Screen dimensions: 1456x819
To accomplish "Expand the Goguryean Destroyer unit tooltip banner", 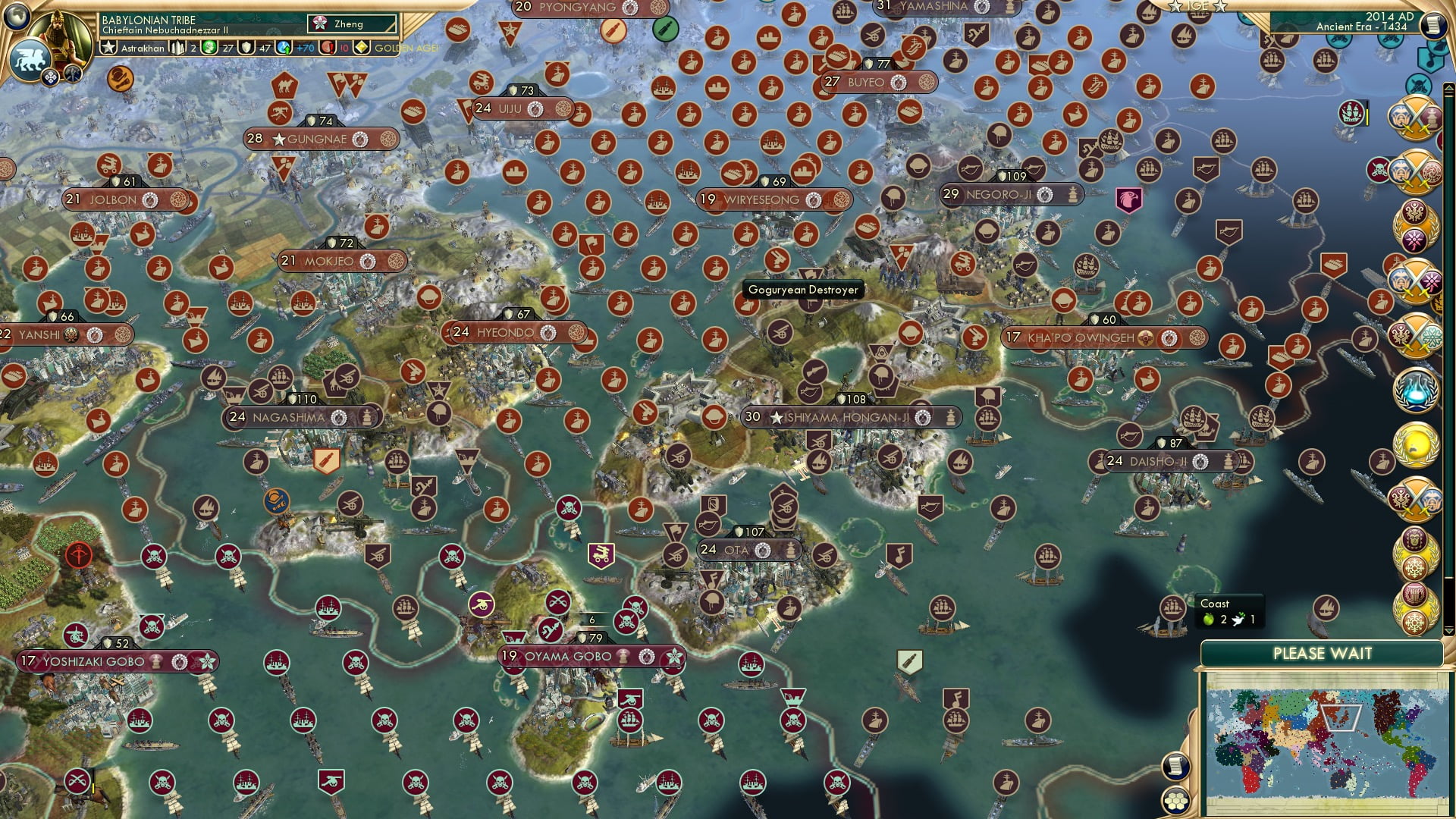I will [x=804, y=290].
